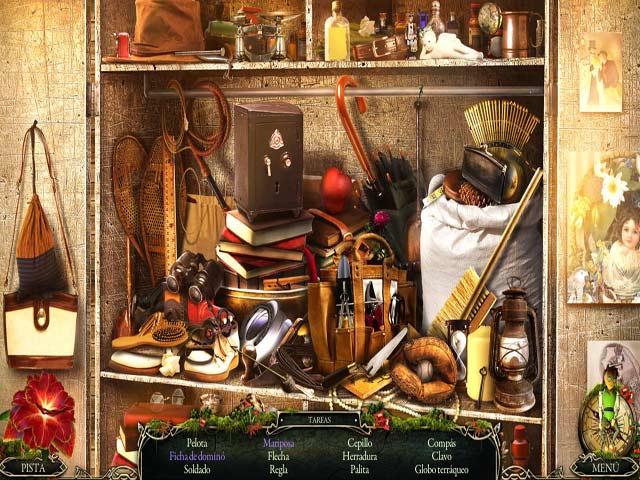This screenshot has width=640, height=480.
Task: Select Regla in the task list
Action: 278,469
